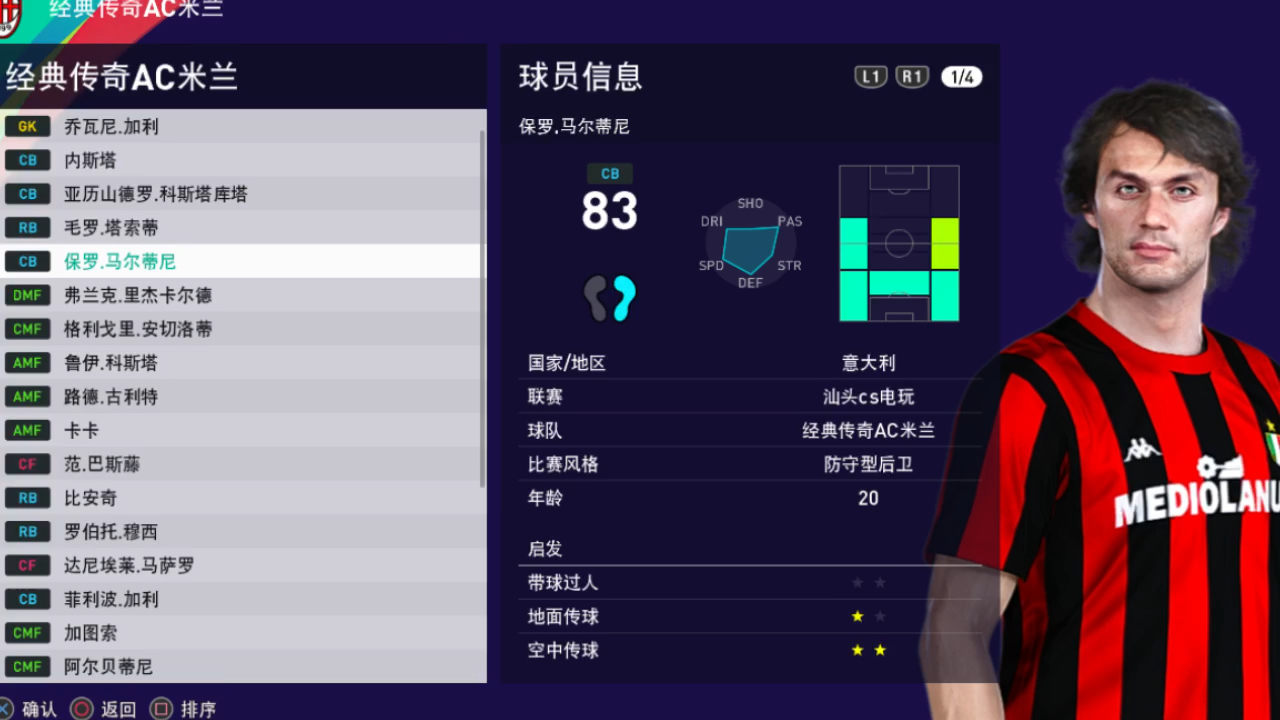Click the CF badge beside 范.巴斯藤
1280x720 pixels.
point(27,464)
